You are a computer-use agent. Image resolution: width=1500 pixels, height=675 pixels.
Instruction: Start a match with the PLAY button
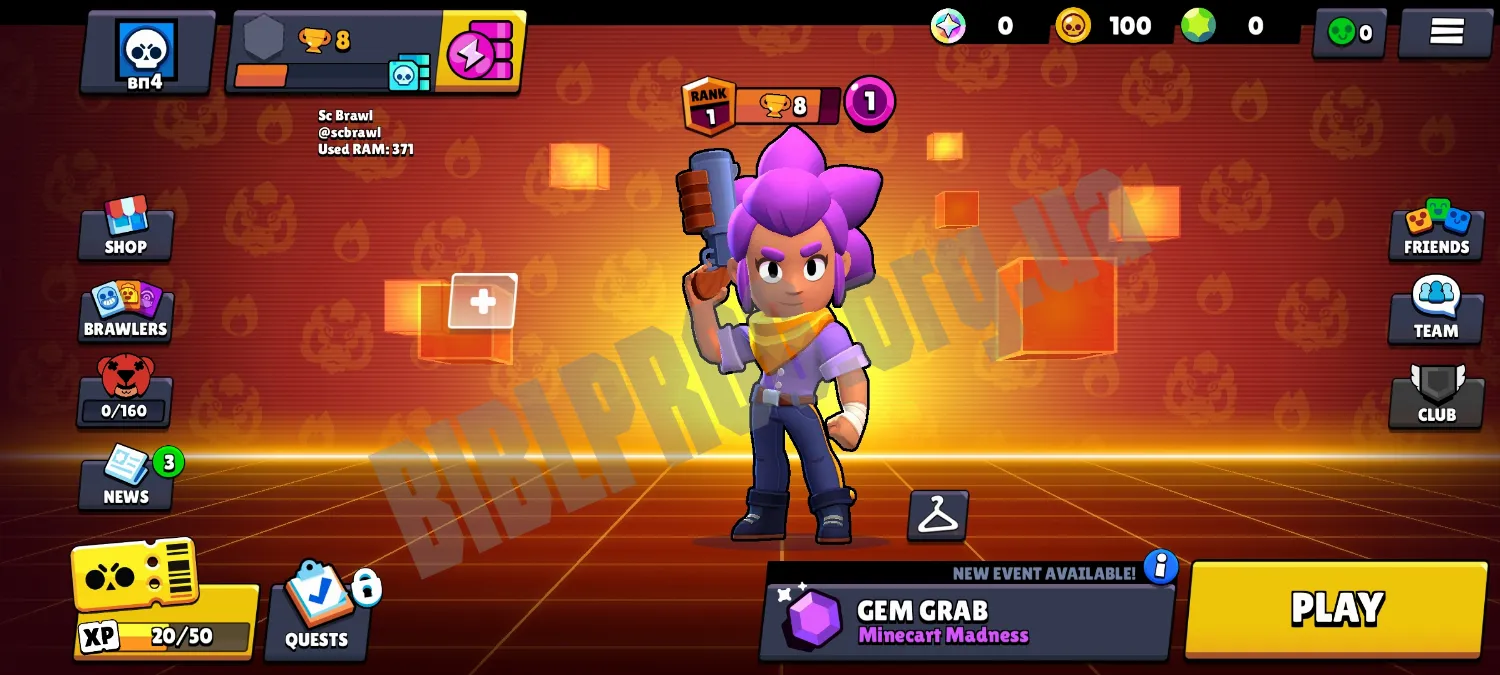1336,608
